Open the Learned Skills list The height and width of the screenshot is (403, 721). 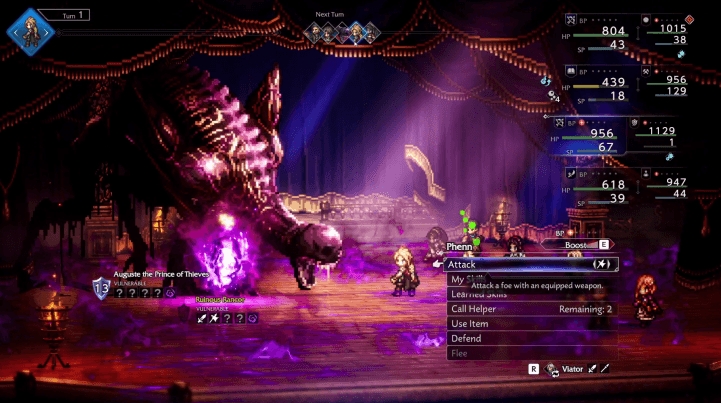click(530, 293)
